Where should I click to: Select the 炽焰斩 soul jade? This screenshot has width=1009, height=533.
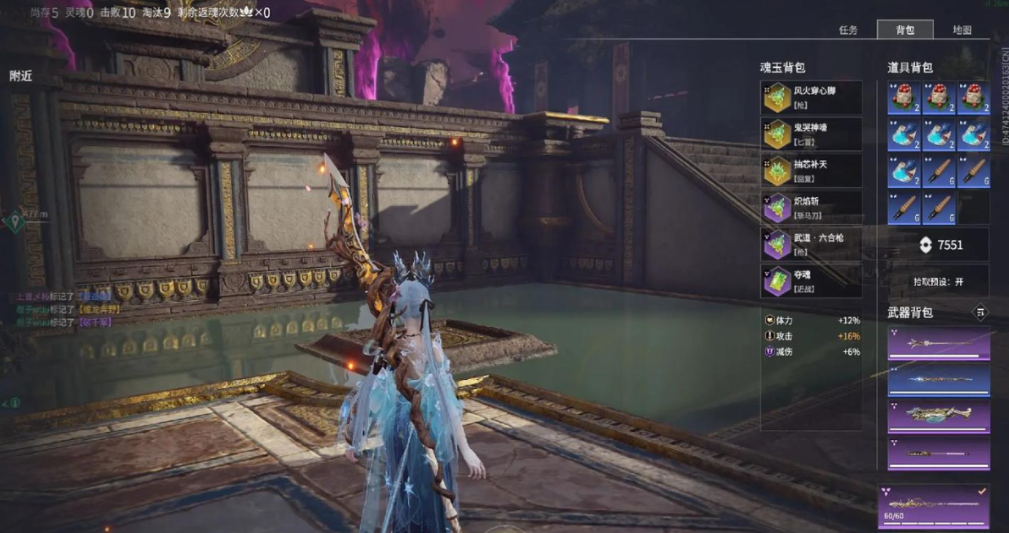pos(811,207)
